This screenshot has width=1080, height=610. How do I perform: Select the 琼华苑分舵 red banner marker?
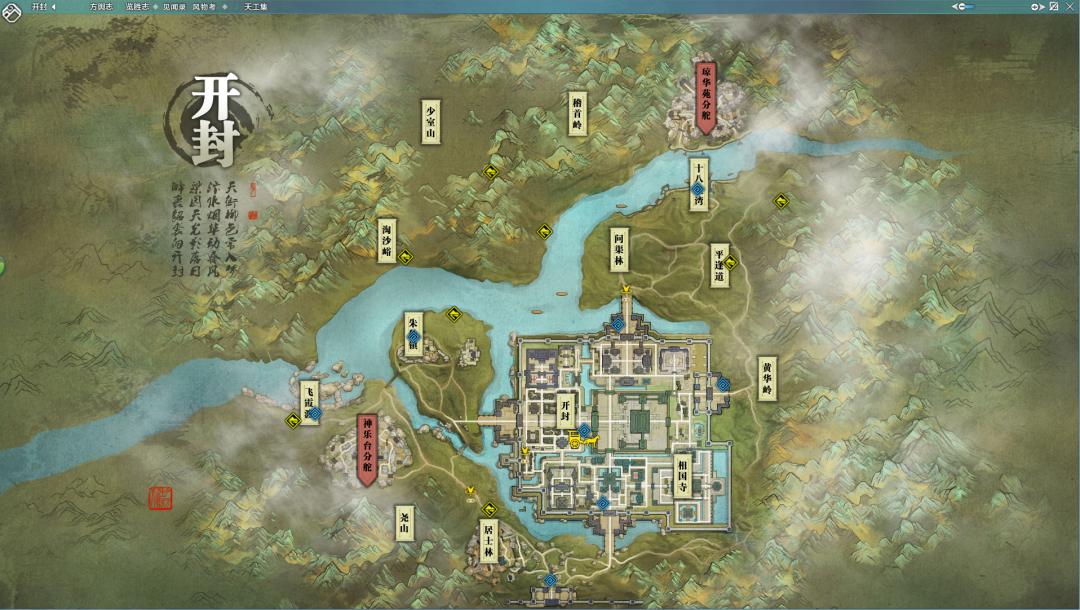[x=706, y=96]
